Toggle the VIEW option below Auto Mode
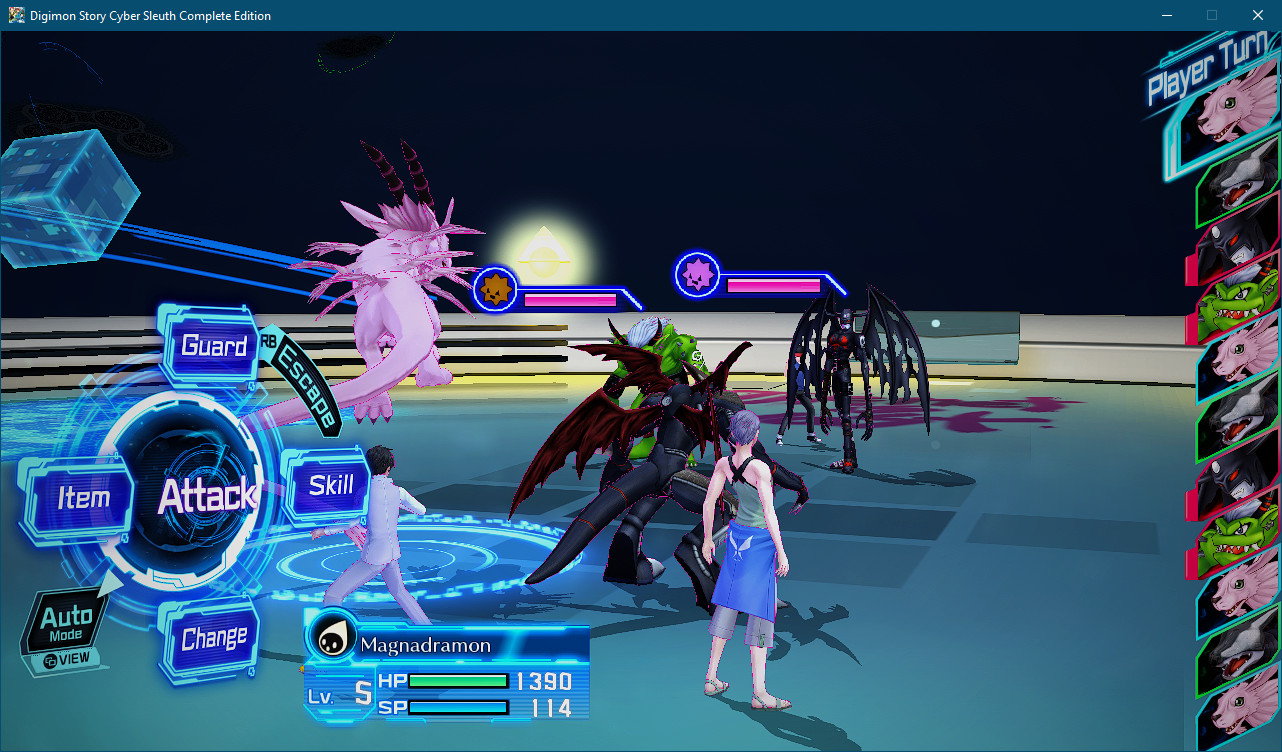 click(x=66, y=658)
